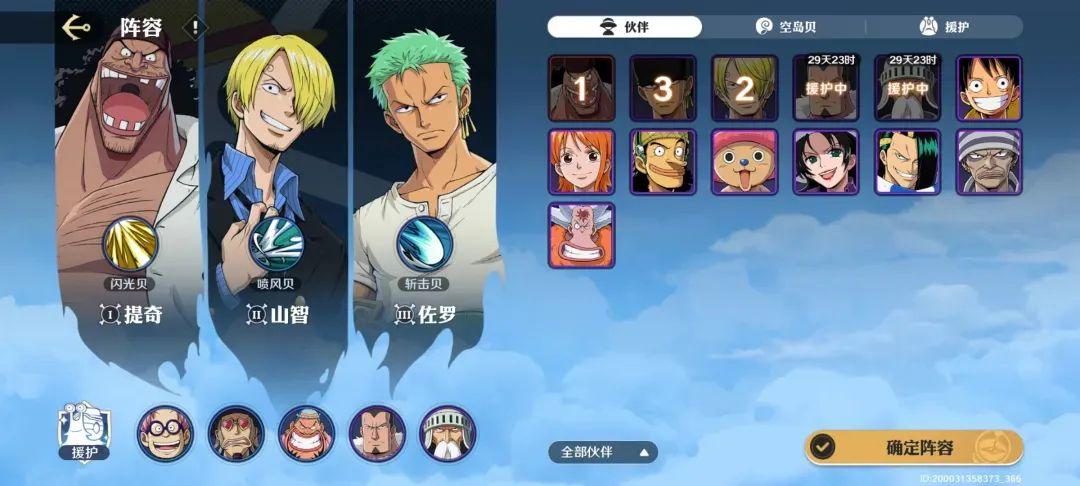The height and width of the screenshot is (486, 1080).
Task: Choose the partner portrait numbered 1
Action: [581, 88]
